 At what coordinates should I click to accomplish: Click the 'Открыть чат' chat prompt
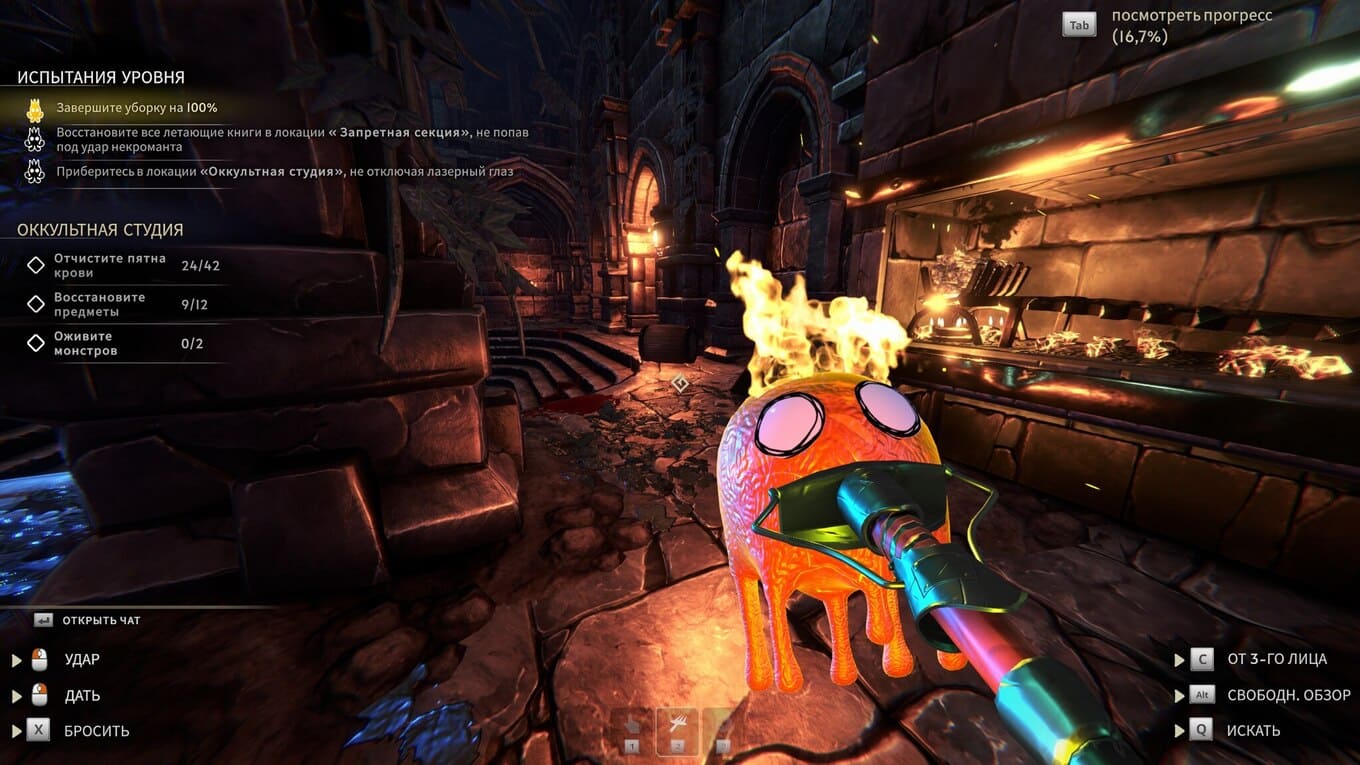pos(100,620)
